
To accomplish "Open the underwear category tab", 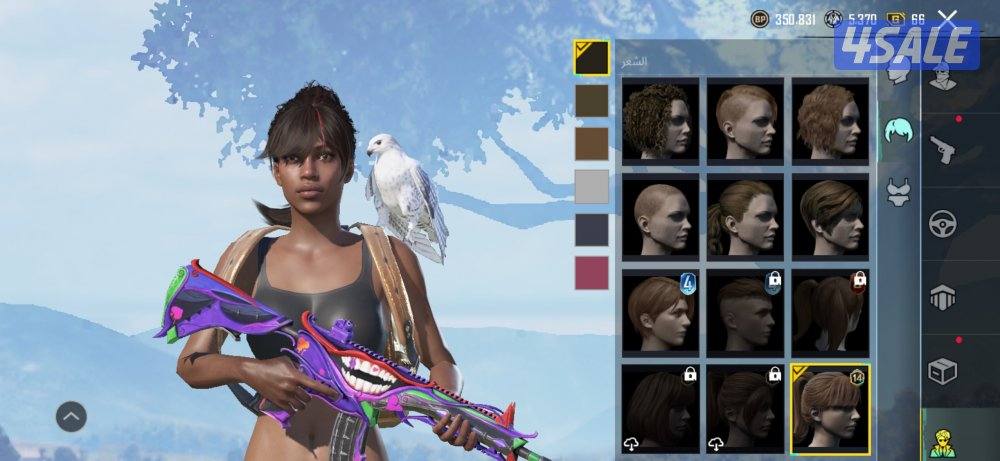I will point(899,190).
